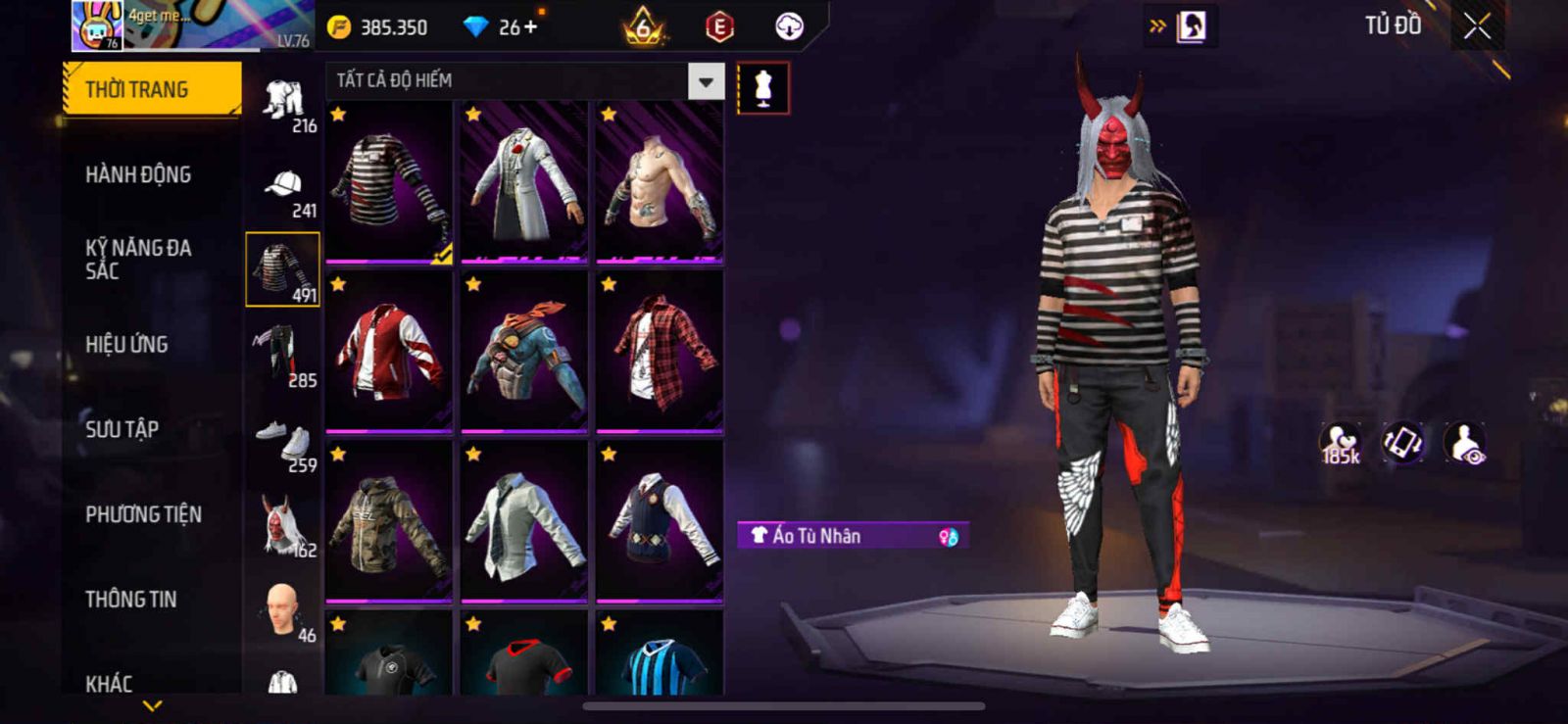Choose the red oni mask category
This screenshot has width=1568, height=724.
(x=283, y=529)
